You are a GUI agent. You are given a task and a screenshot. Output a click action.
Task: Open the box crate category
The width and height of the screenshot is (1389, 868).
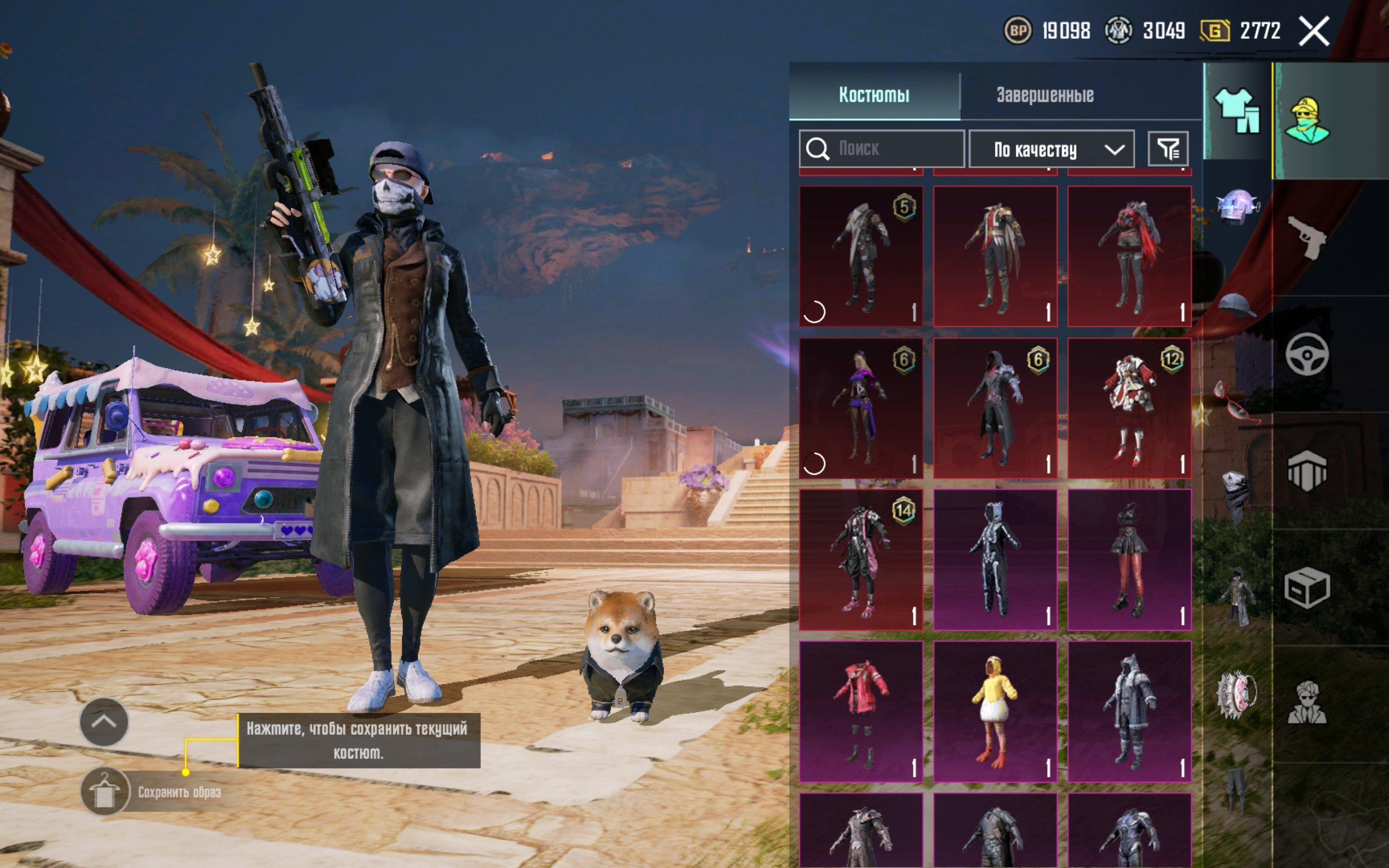[1307, 587]
